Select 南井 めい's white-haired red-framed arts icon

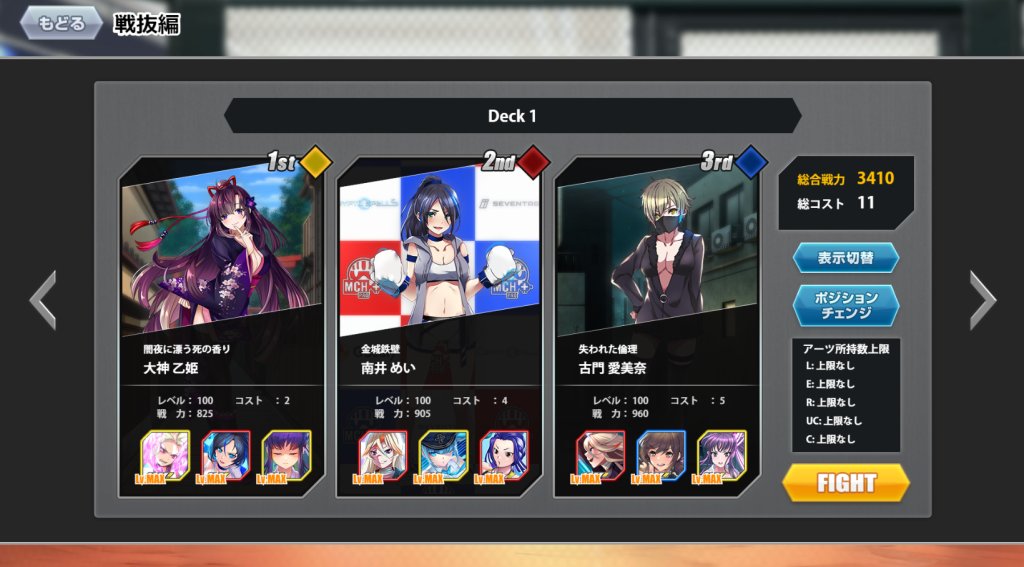[x=384, y=455]
